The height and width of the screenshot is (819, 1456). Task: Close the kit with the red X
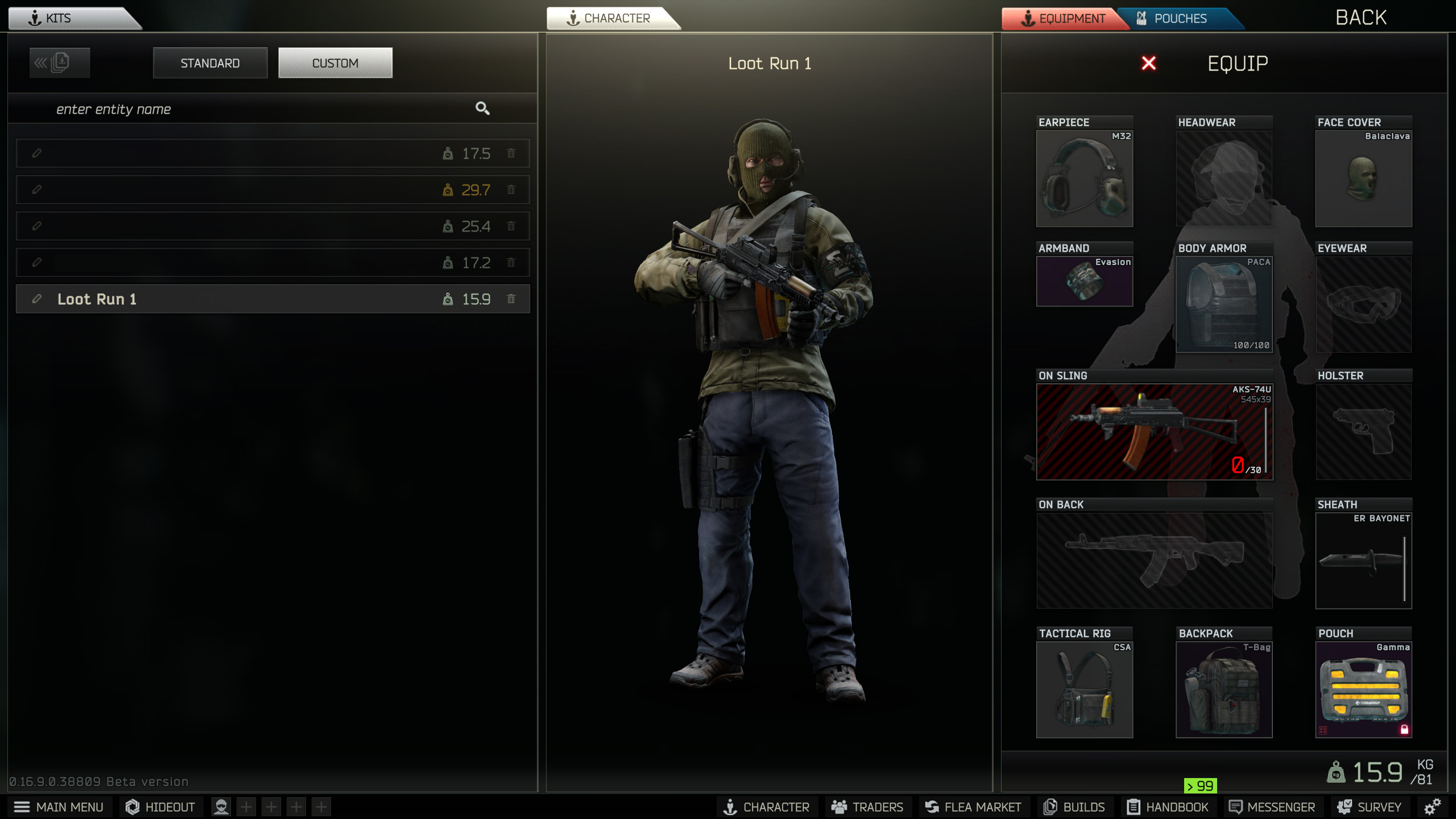pyautogui.click(x=1148, y=63)
